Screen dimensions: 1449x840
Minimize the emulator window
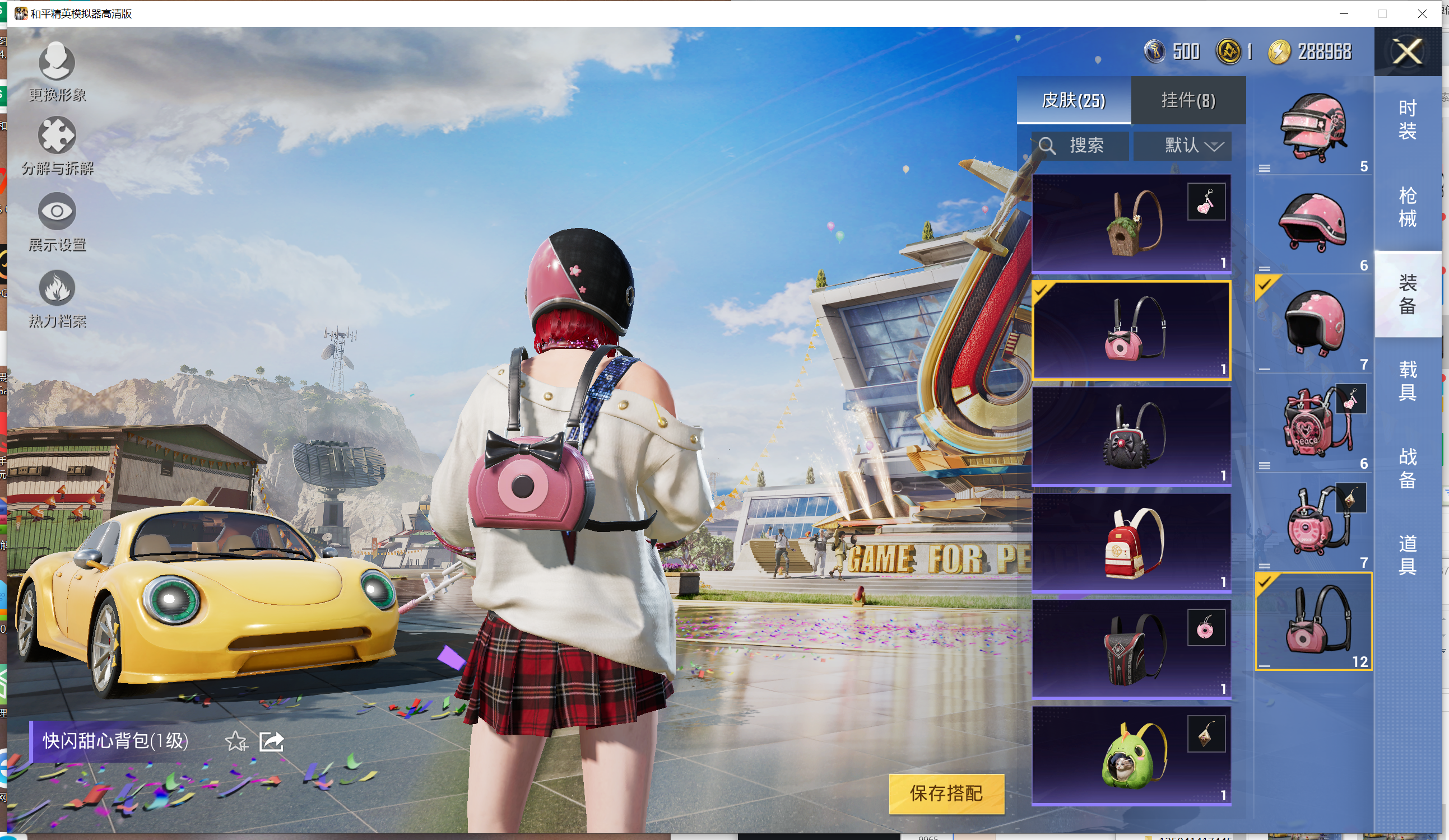tap(1344, 13)
